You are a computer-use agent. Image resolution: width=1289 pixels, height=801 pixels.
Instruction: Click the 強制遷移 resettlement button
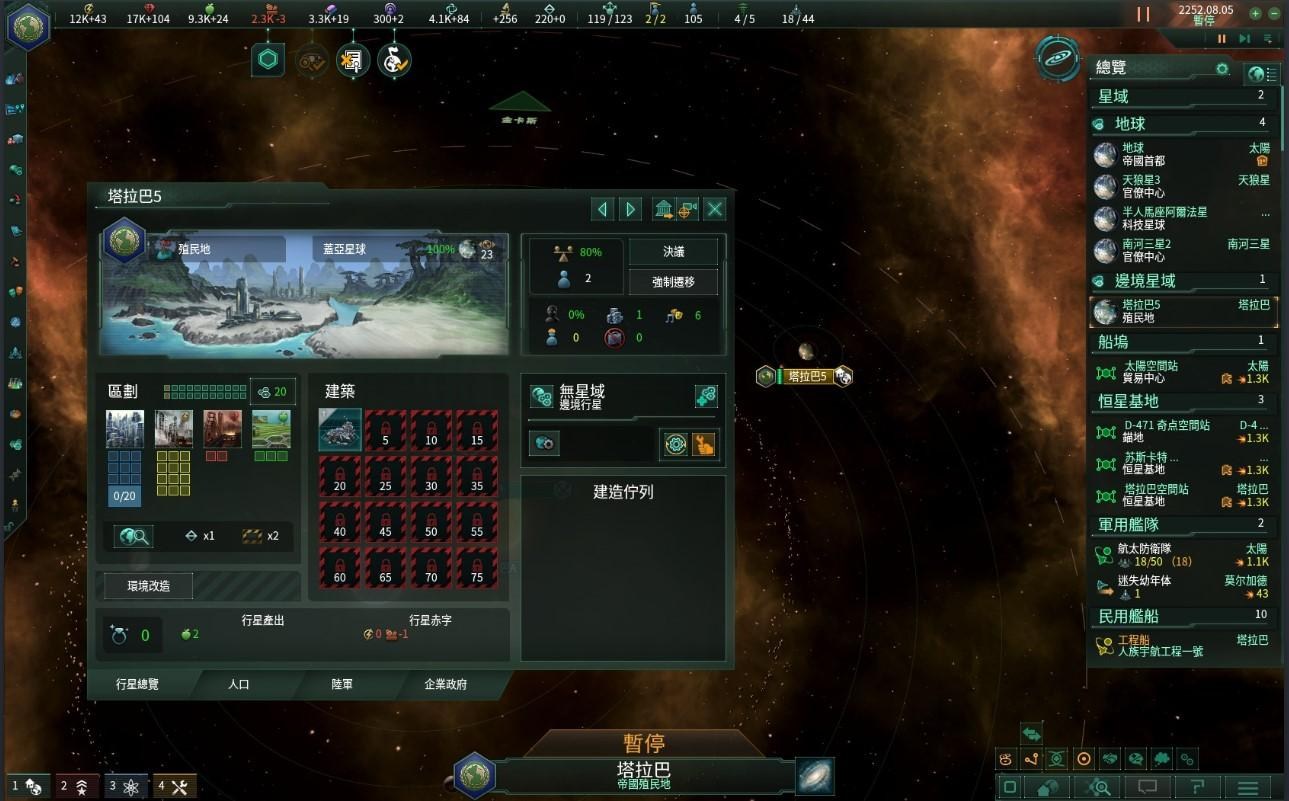673,282
